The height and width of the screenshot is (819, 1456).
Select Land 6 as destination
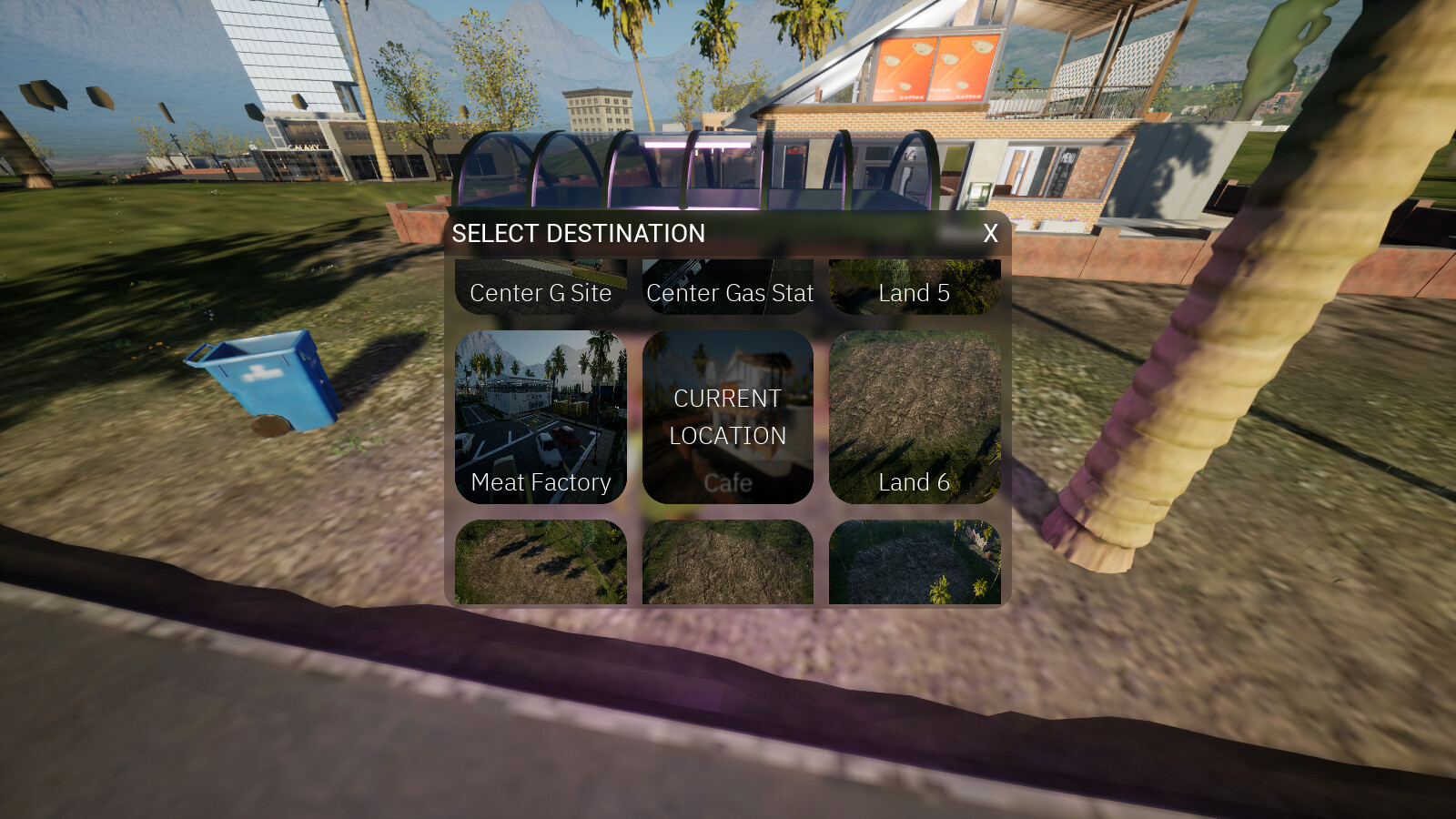pos(915,414)
